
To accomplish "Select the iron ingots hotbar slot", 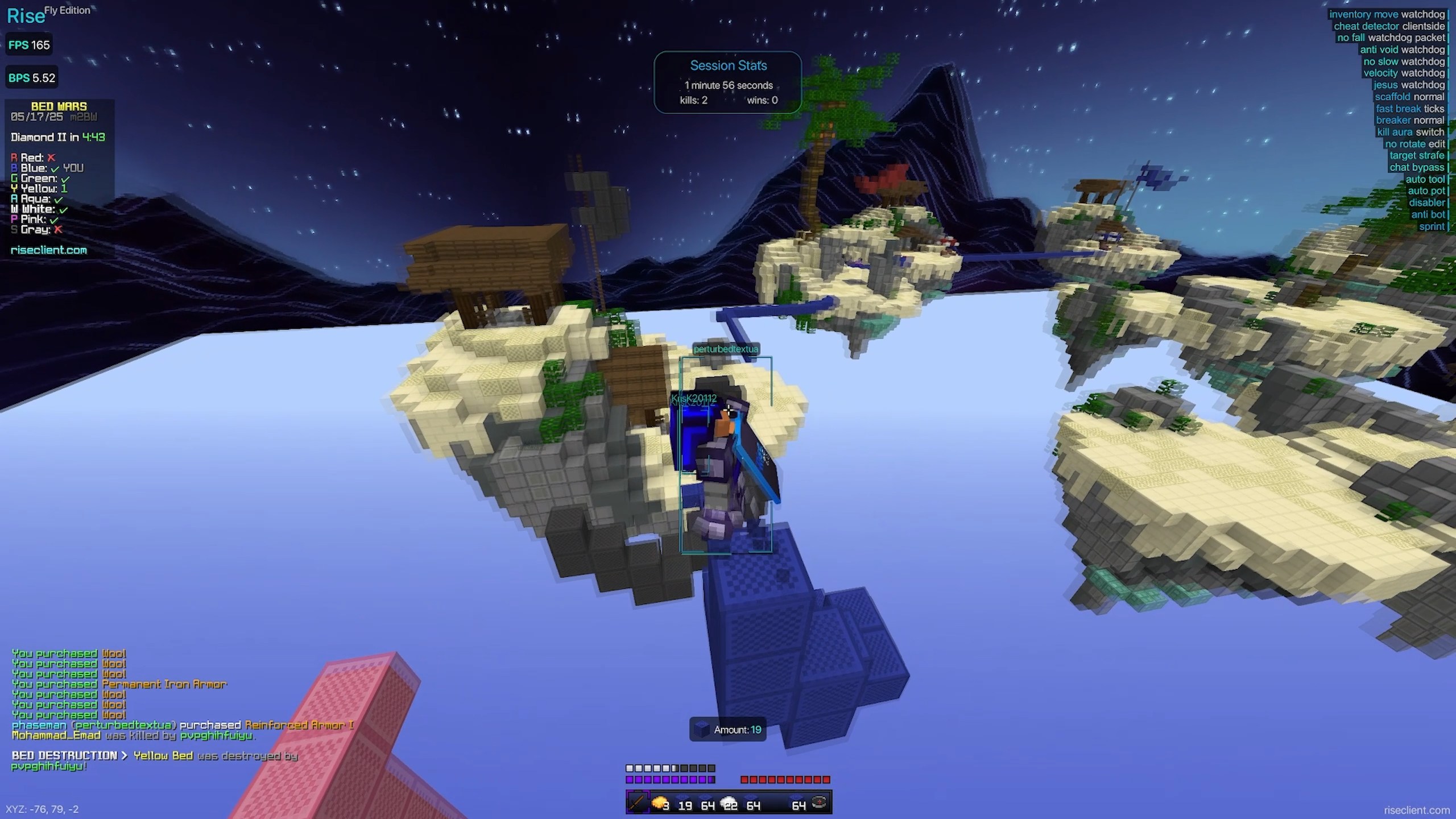I will click(729, 803).
